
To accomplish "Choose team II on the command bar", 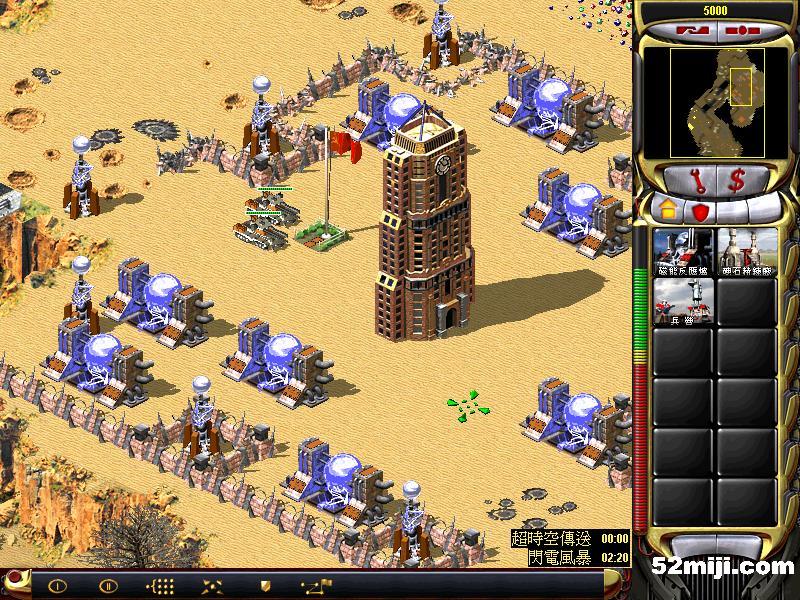I will coord(107,585).
